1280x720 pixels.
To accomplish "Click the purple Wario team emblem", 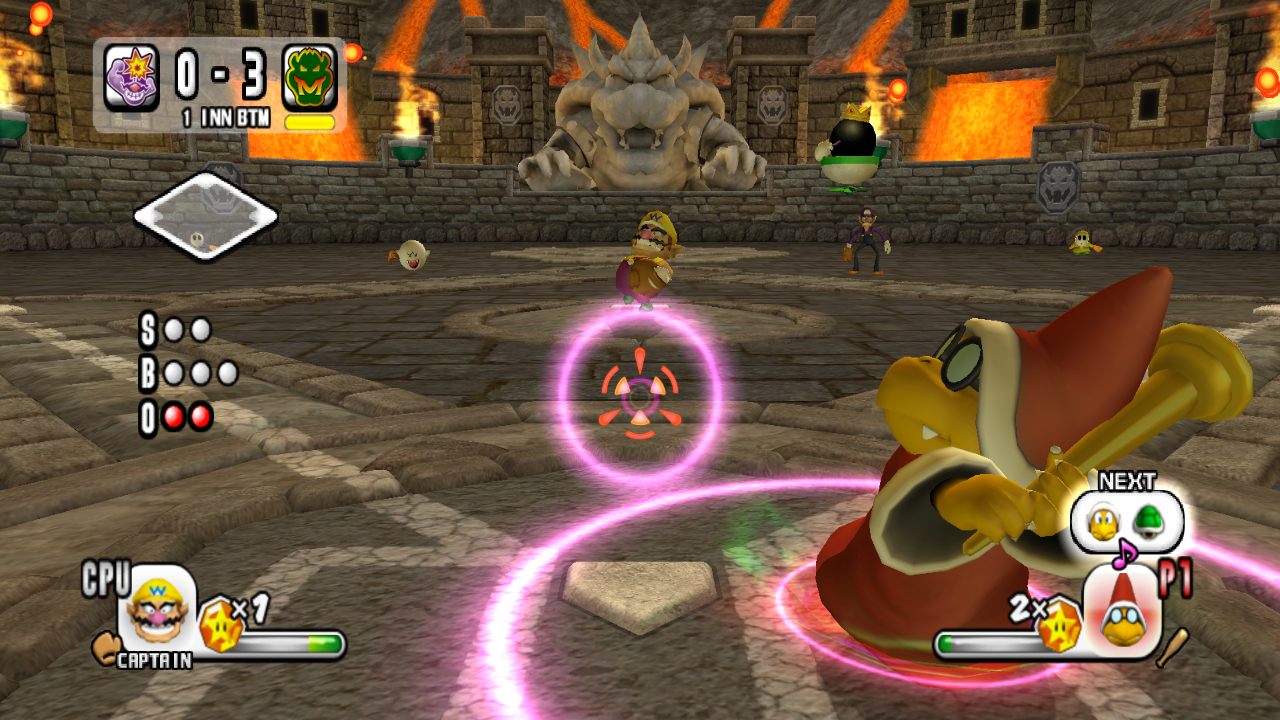I will point(132,78).
